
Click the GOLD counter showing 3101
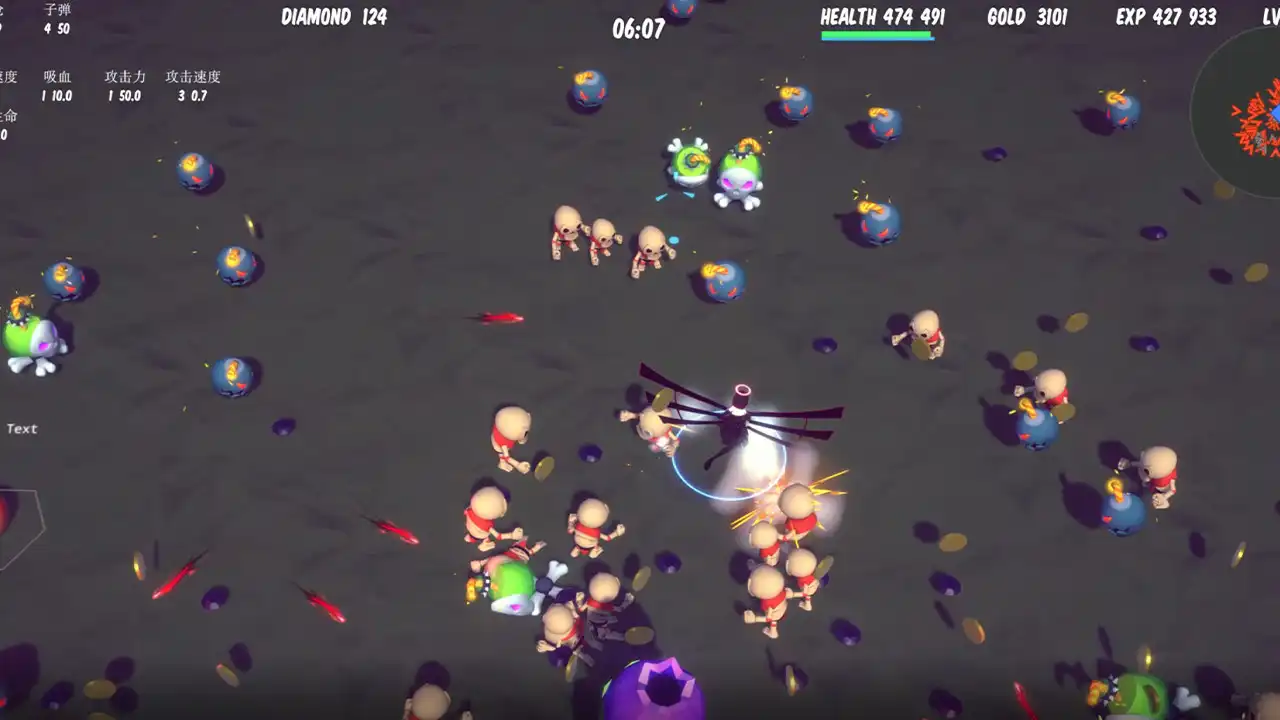coord(1029,17)
